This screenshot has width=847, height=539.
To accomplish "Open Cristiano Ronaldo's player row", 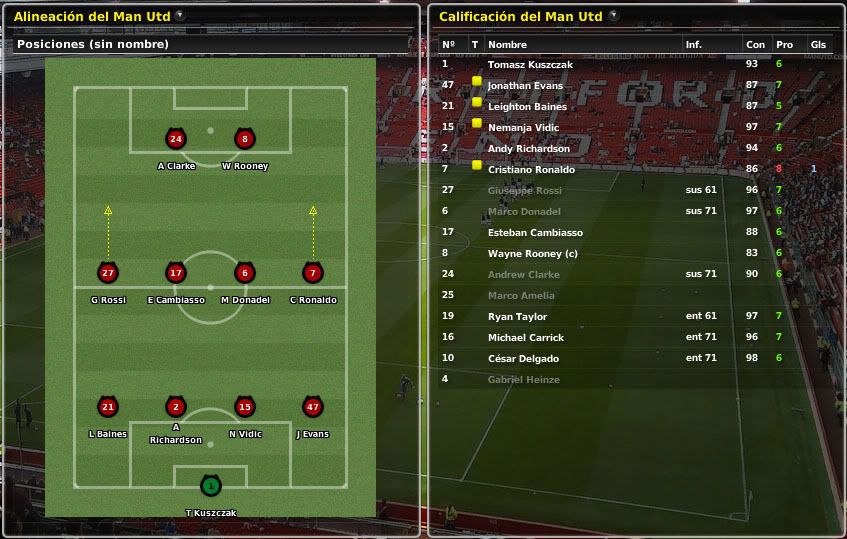I will click(x=531, y=170).
